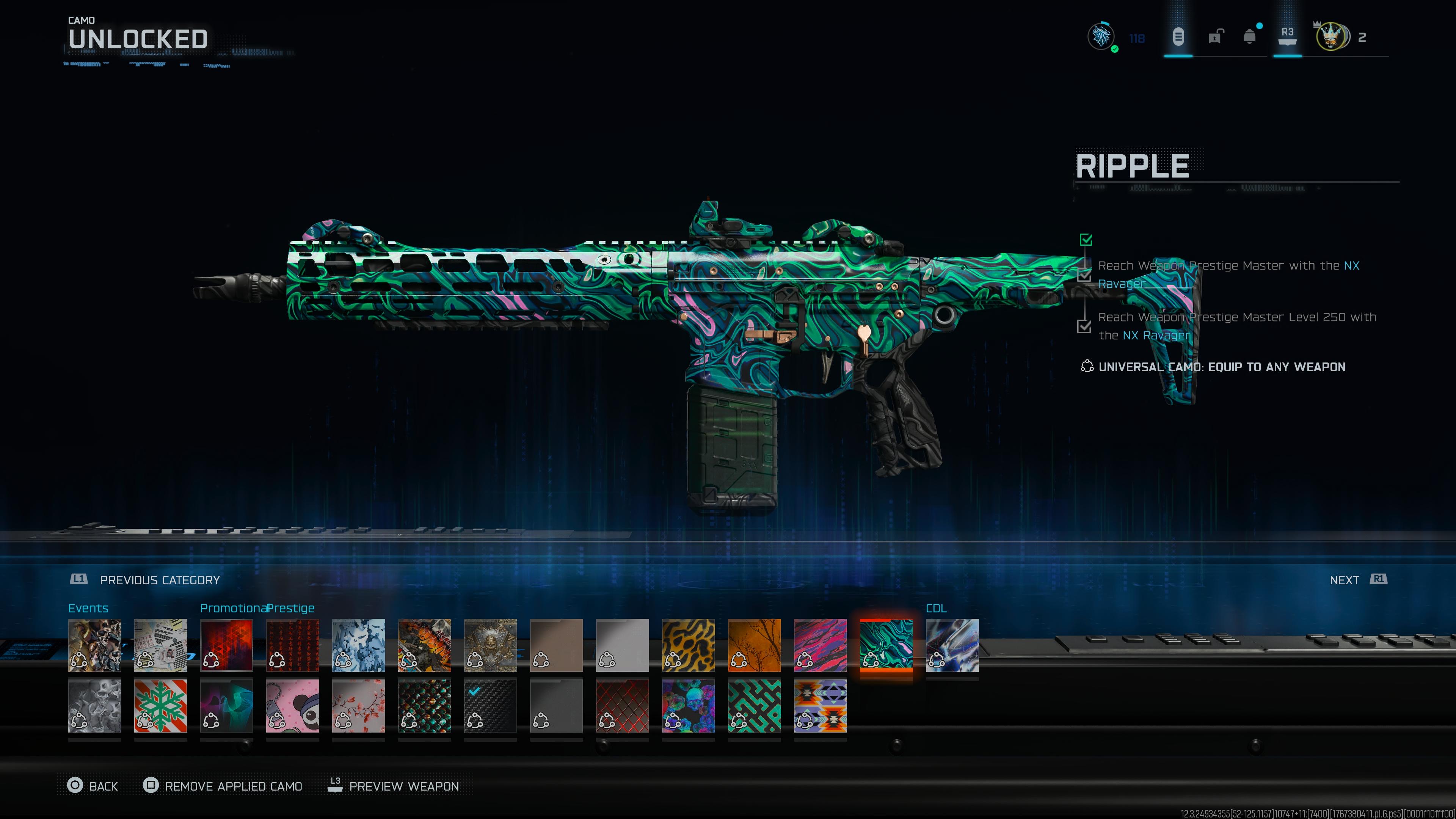The width and height of the screenshot is (1456, 819).
Task: Choose the neon skull and roses camo
Action: pyautogui.click(x=688, y=706)
